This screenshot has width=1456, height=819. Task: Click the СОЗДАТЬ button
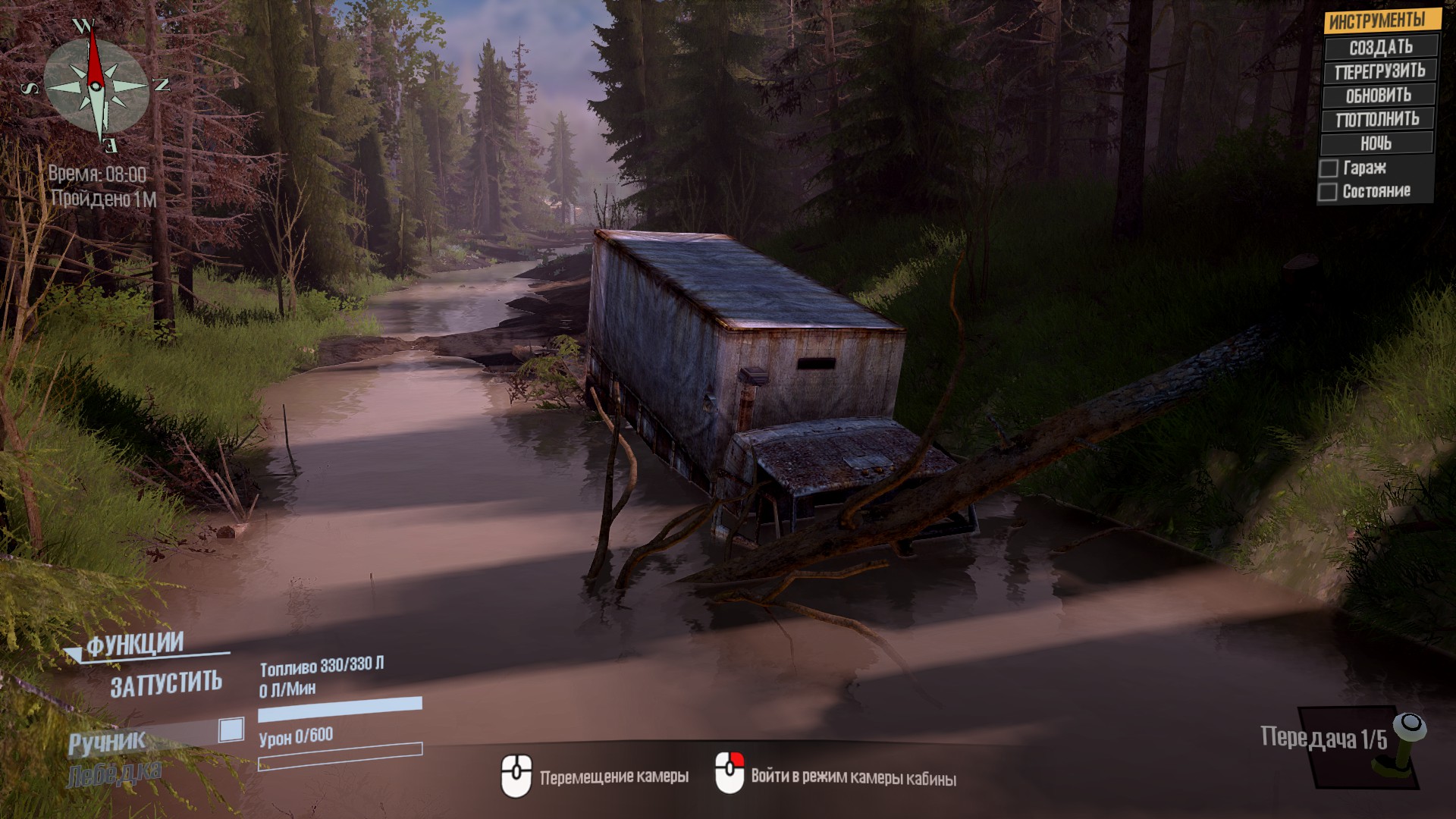1380,47
